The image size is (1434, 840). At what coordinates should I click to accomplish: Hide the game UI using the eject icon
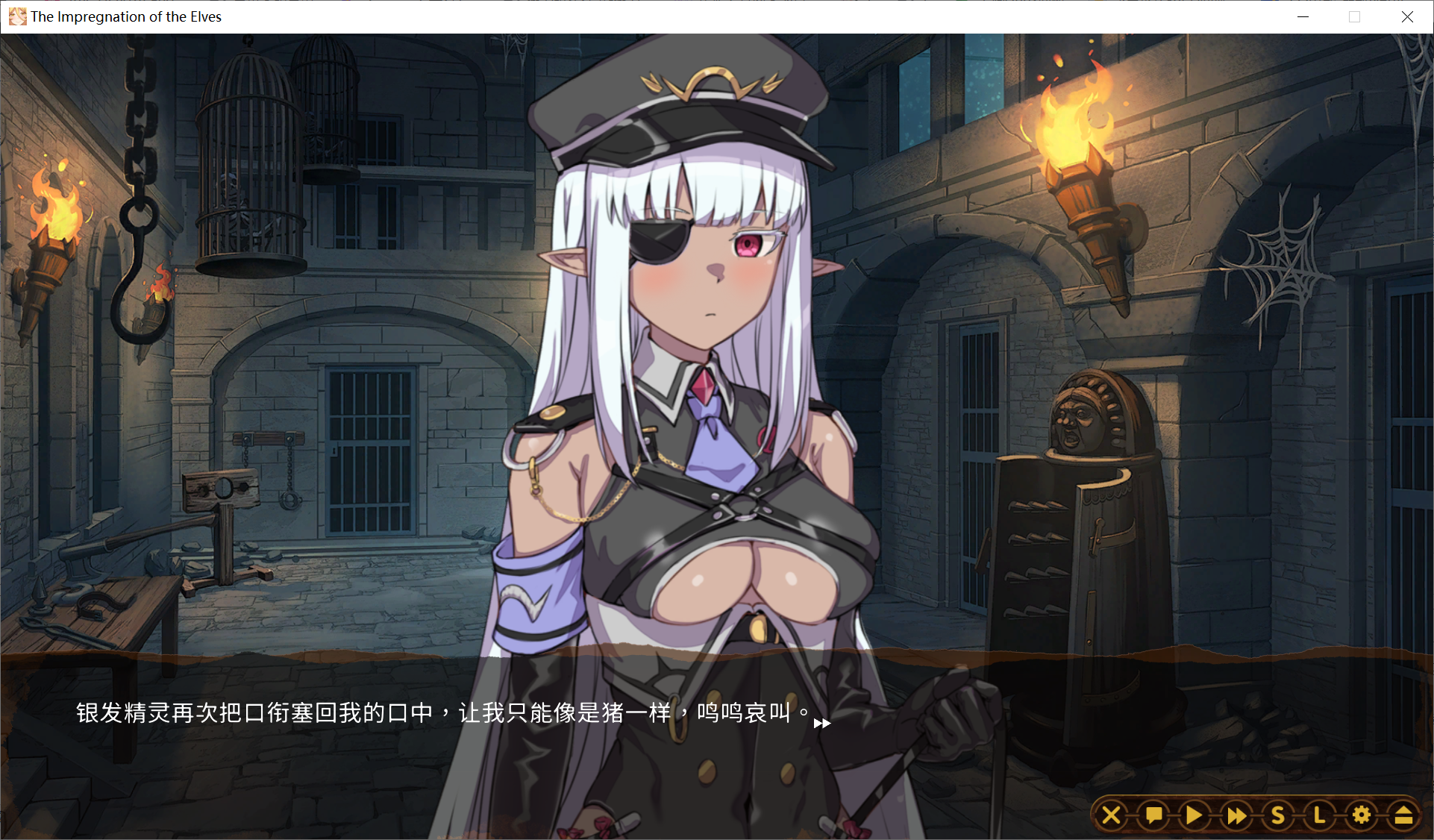coord(1403,815)
